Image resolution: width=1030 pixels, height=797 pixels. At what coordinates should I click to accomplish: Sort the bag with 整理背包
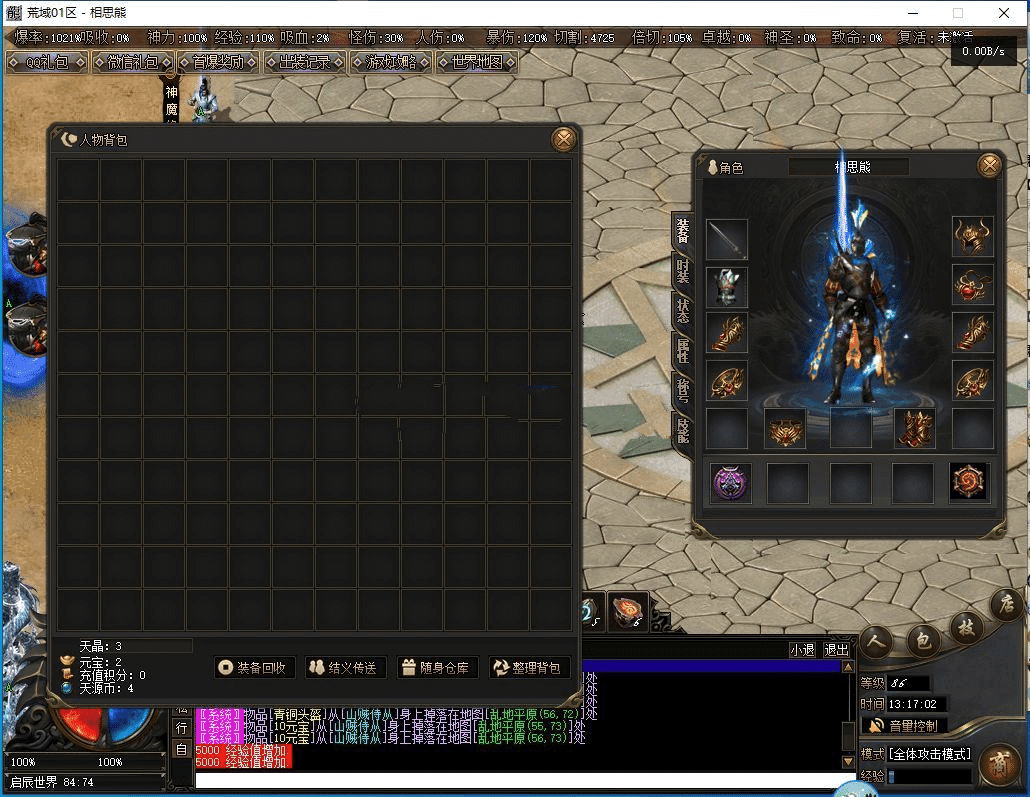[528, 667]
